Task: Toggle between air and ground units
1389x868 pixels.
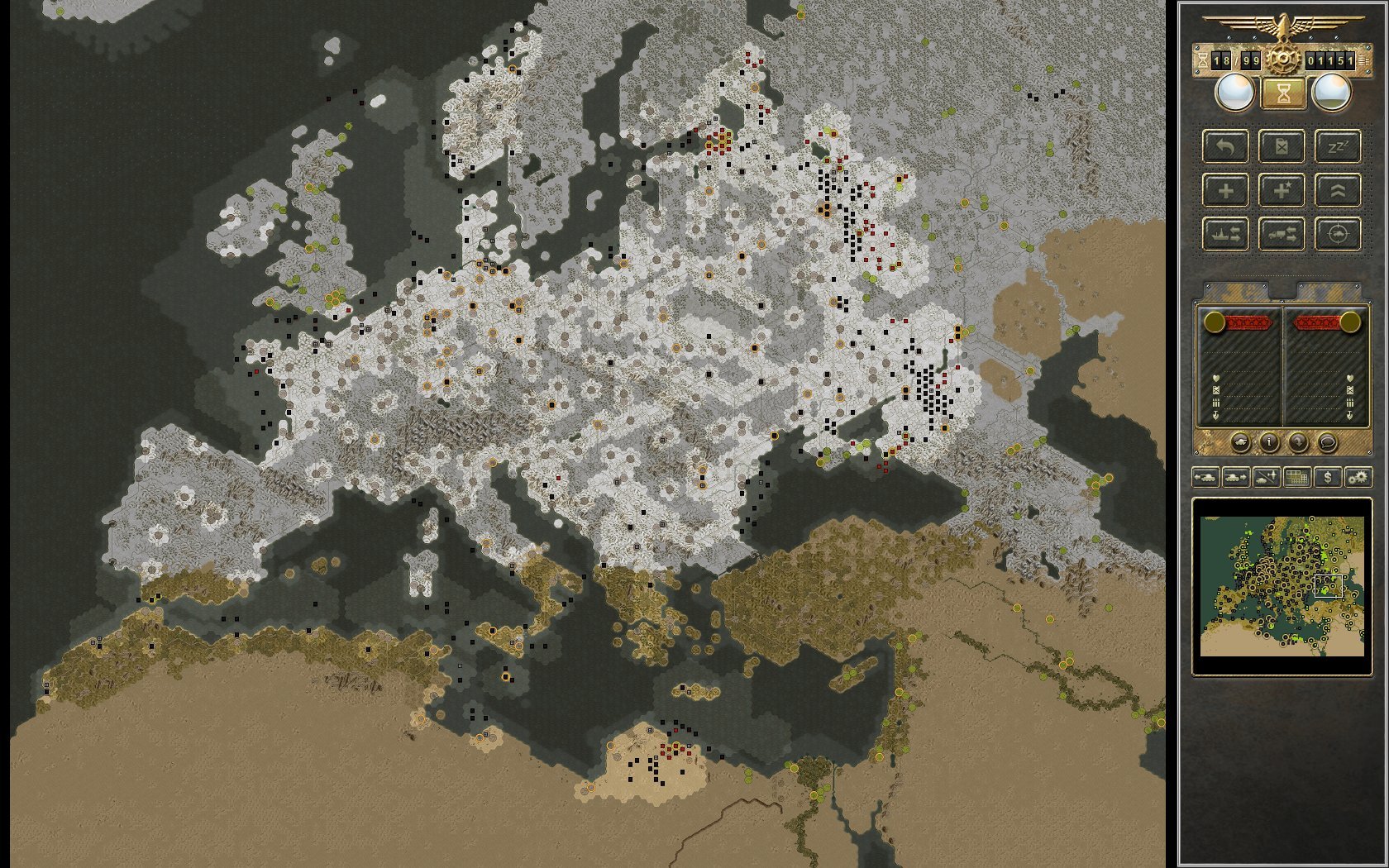Action: pos(1266,477)
